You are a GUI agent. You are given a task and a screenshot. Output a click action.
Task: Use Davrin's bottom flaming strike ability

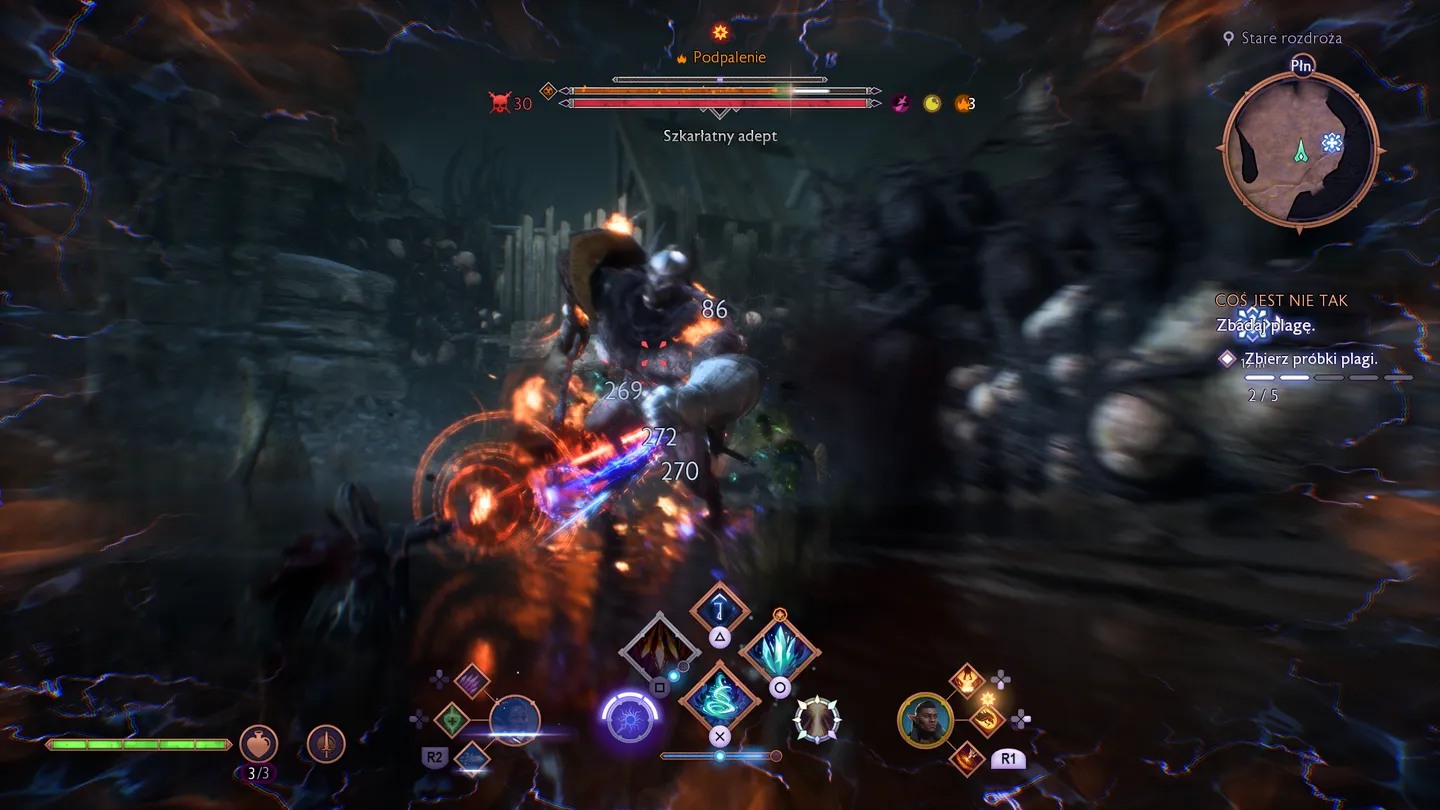pyautogui.click(x=968, y=758)
